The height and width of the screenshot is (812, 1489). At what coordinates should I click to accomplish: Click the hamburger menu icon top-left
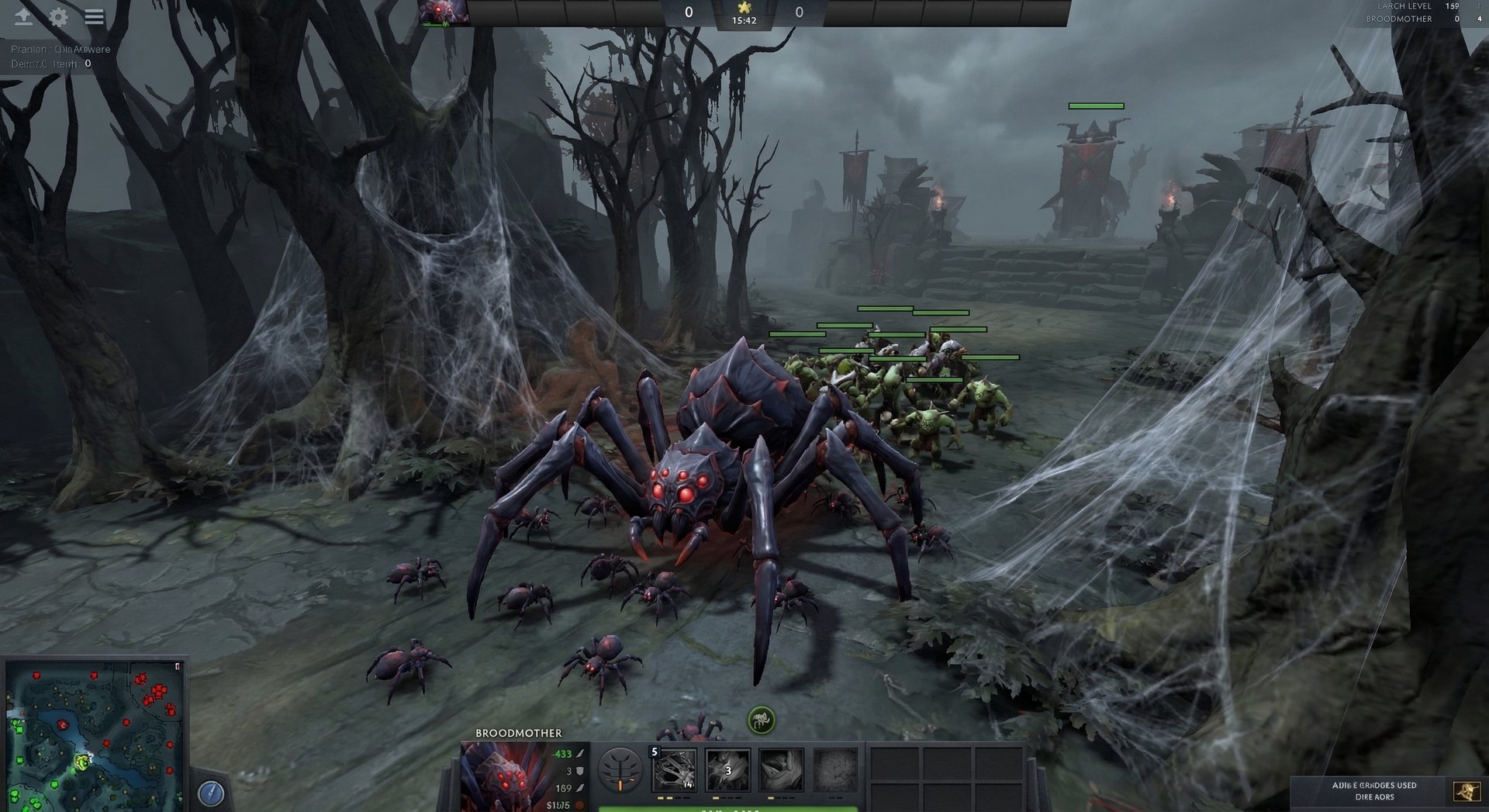(93, 17)
